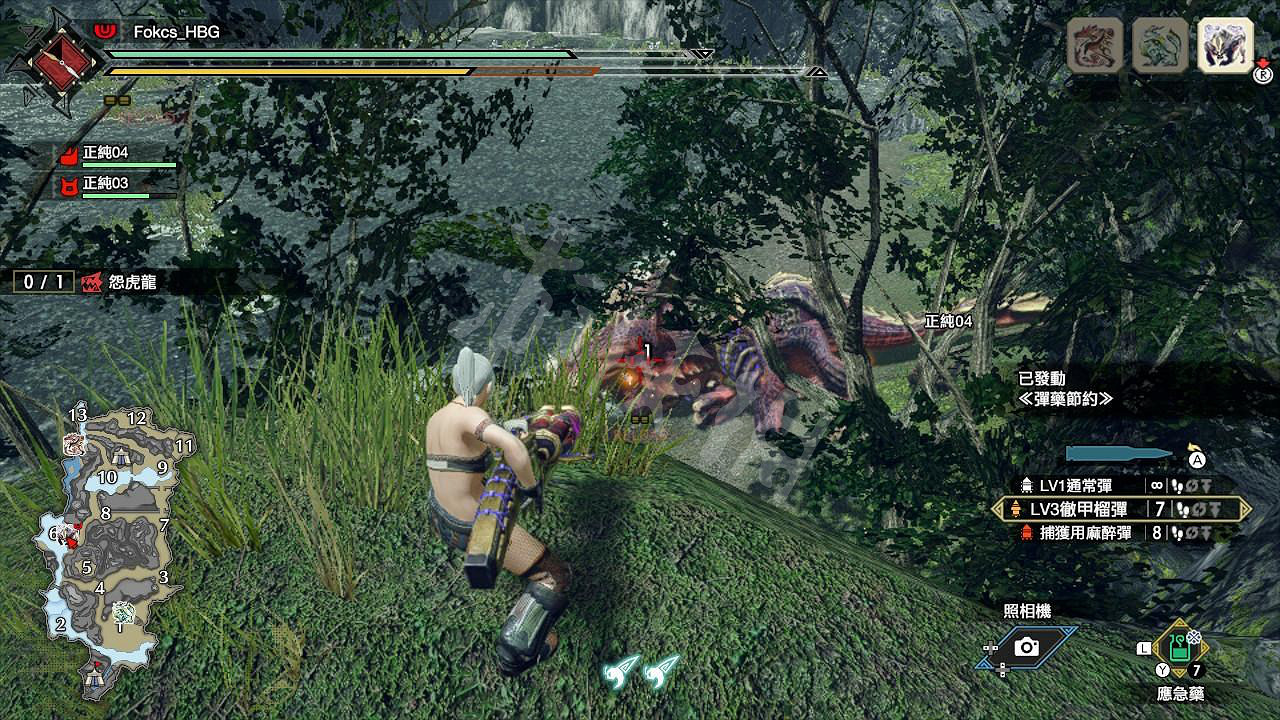1280x720 pixels.
Task: Select the highlighted Goss Harag monster icon top-right
Action: coord(1226,45)
